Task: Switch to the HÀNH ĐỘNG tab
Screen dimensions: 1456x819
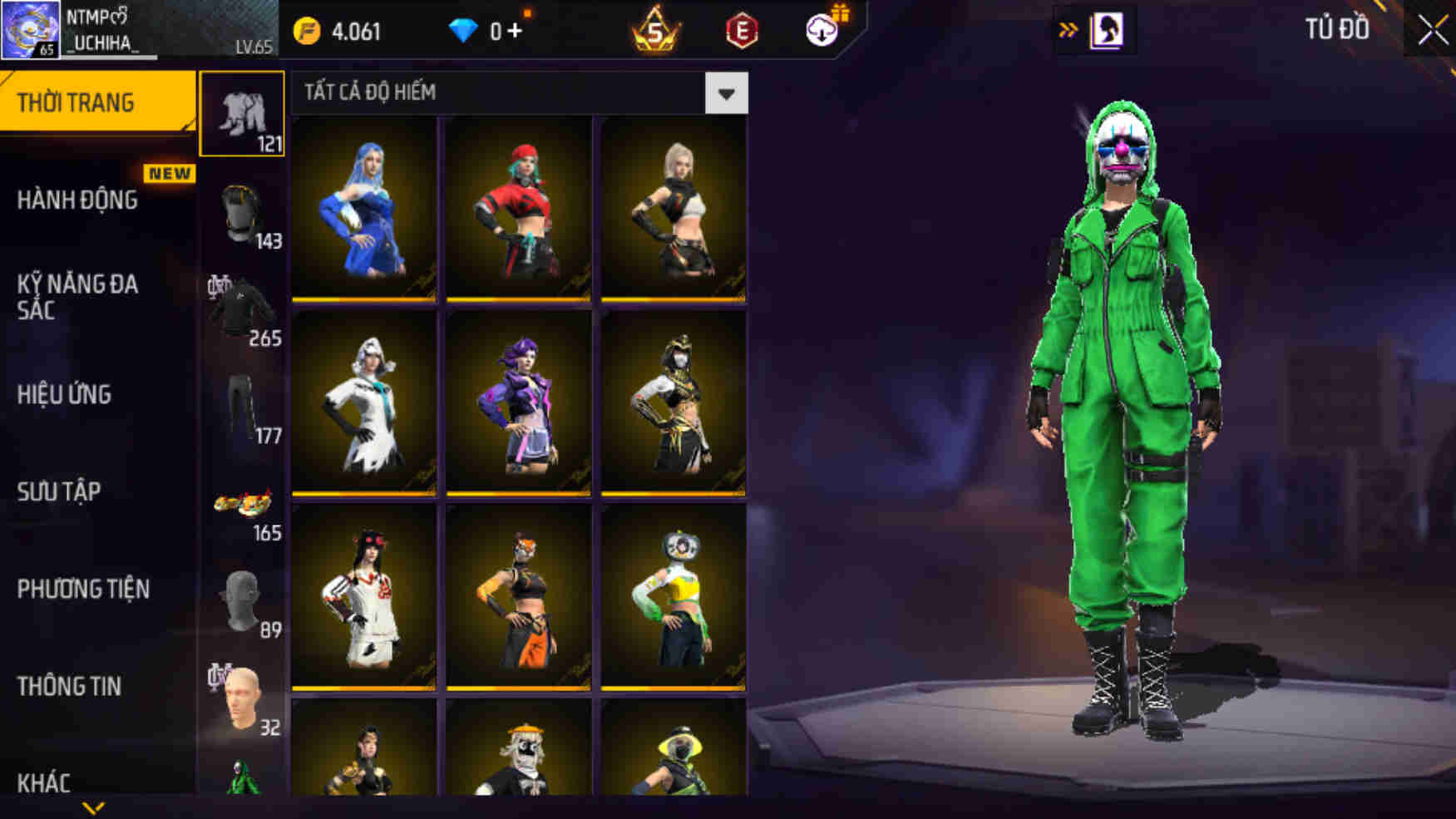Action: (x=79, y=201)
